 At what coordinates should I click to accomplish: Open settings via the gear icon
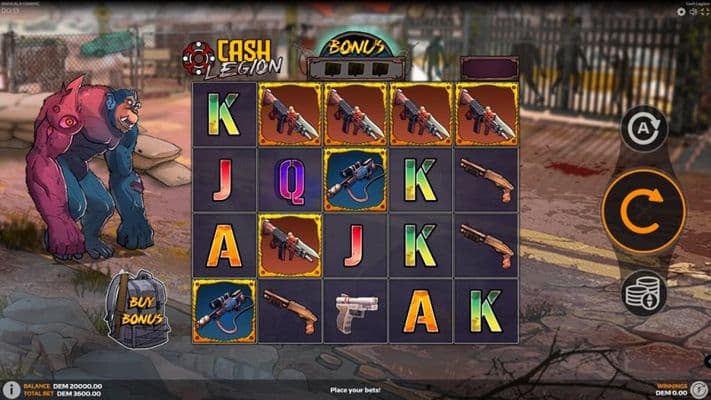pos(680,12)
